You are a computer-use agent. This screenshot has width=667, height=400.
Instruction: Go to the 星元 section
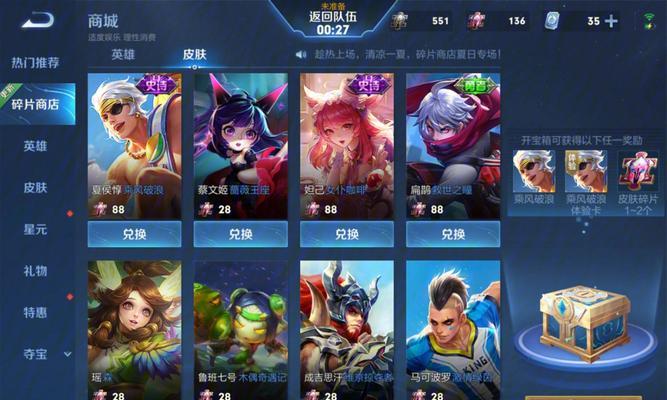[x=36, y=229]
